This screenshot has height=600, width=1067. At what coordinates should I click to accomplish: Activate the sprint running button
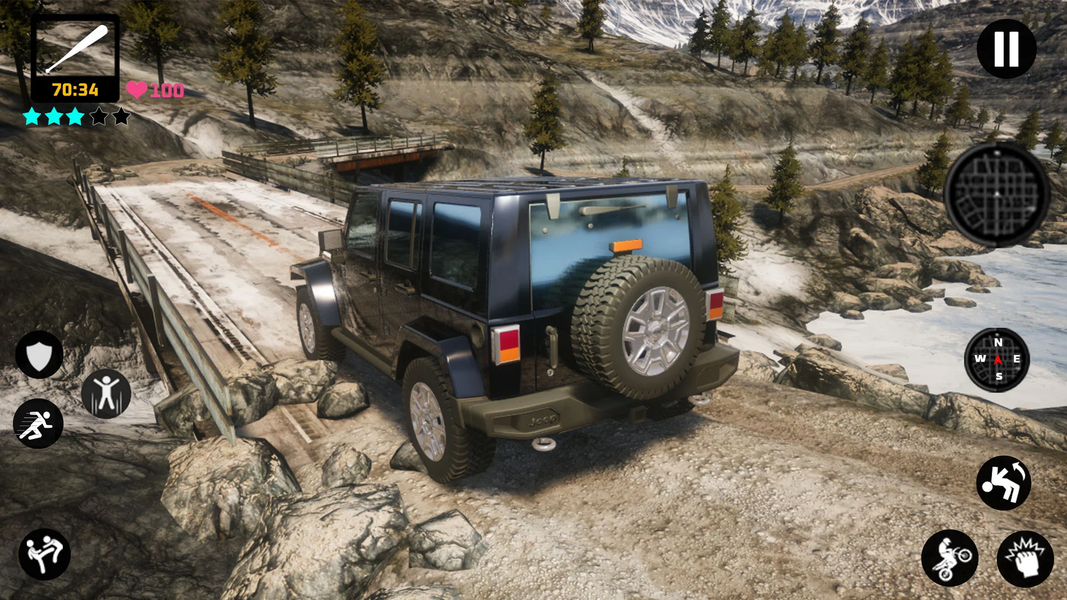click(39, 423)
